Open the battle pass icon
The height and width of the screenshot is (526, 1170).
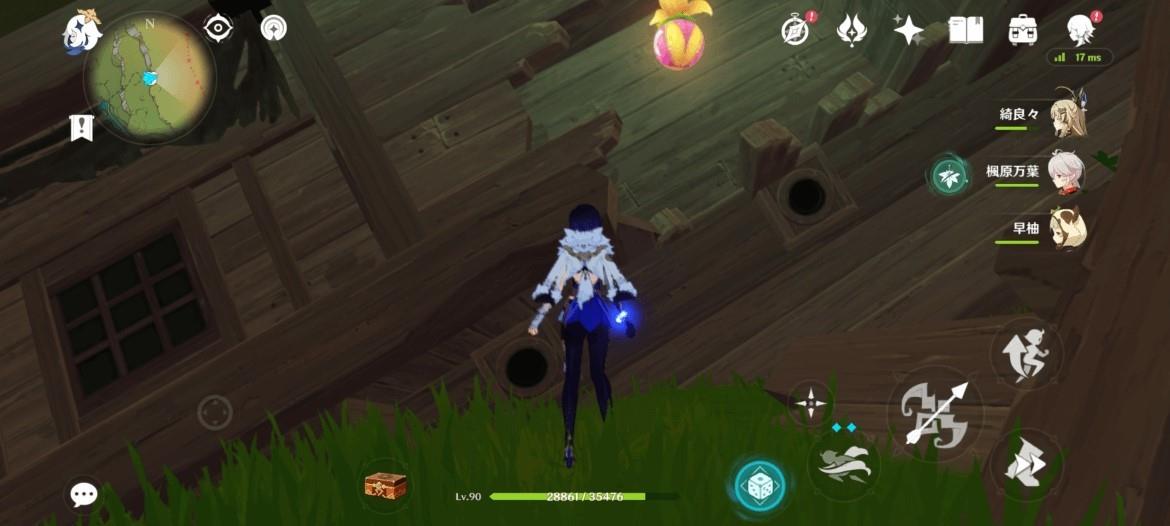click(851, 30)
